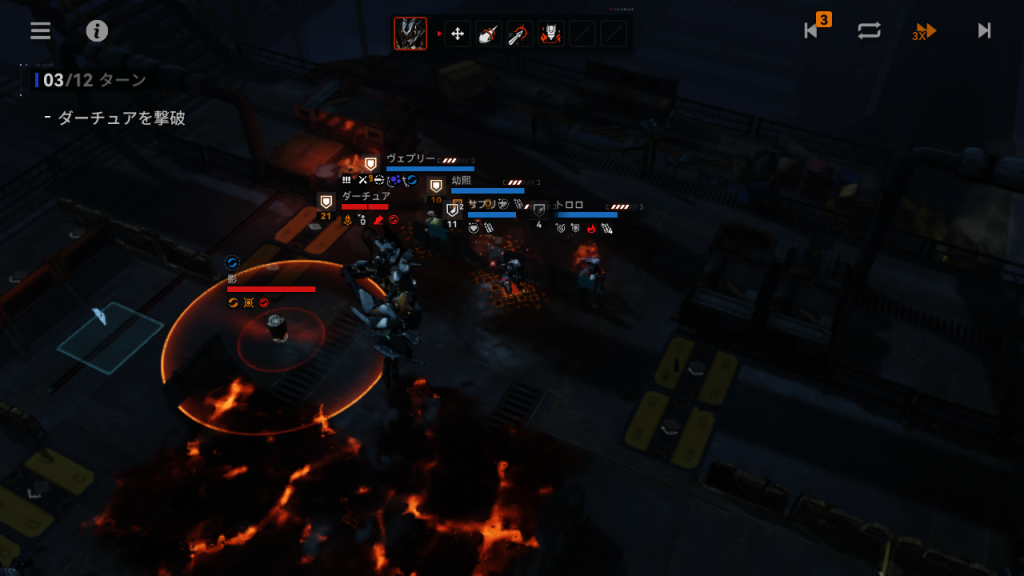This screenshot has height=576, width=1024.
Task: Choose the four-arrow move action
Action: pos(457,34)
